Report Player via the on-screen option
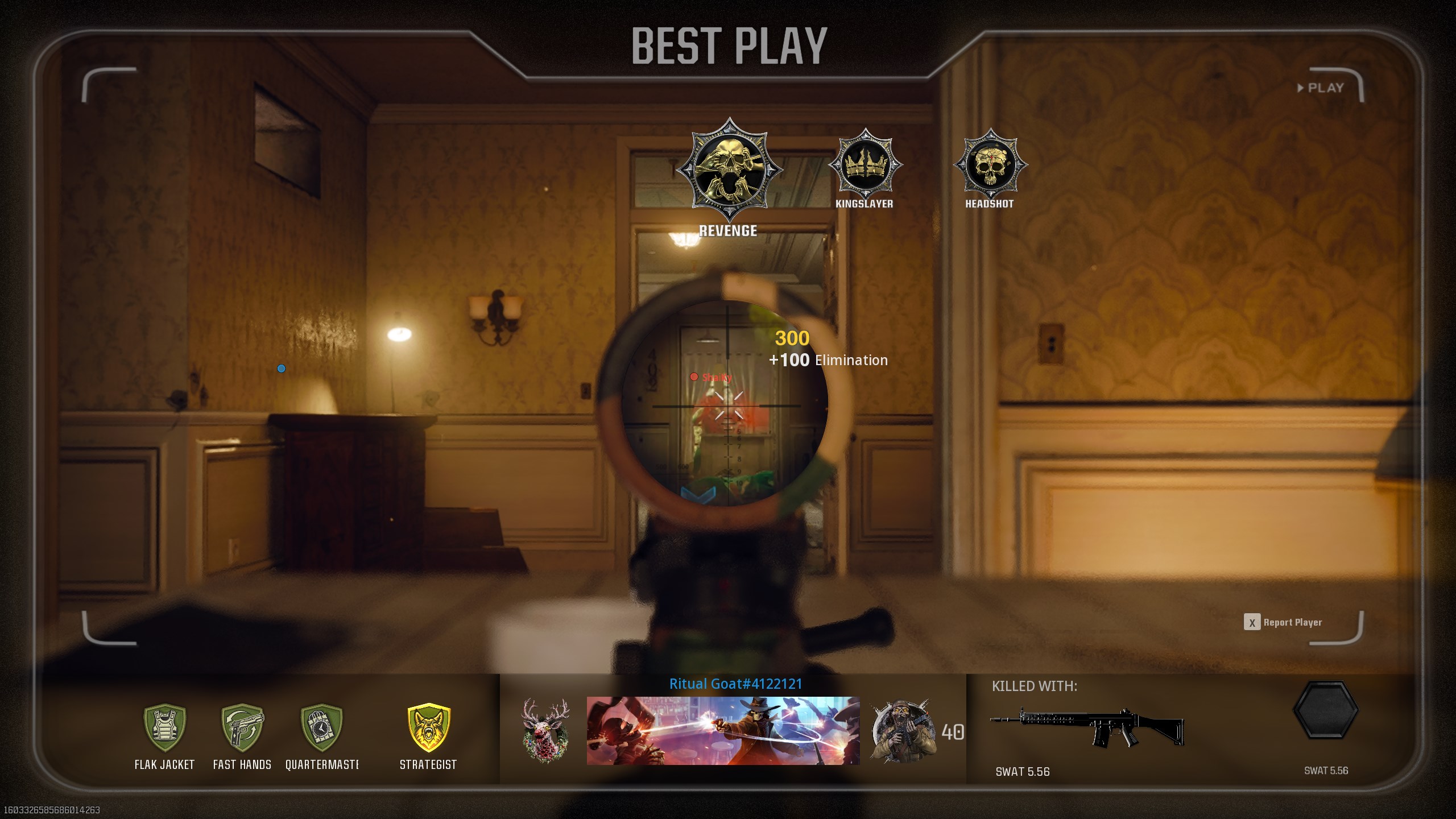The height and width of the screenshot is (819, 1456). coord(1283,622)
